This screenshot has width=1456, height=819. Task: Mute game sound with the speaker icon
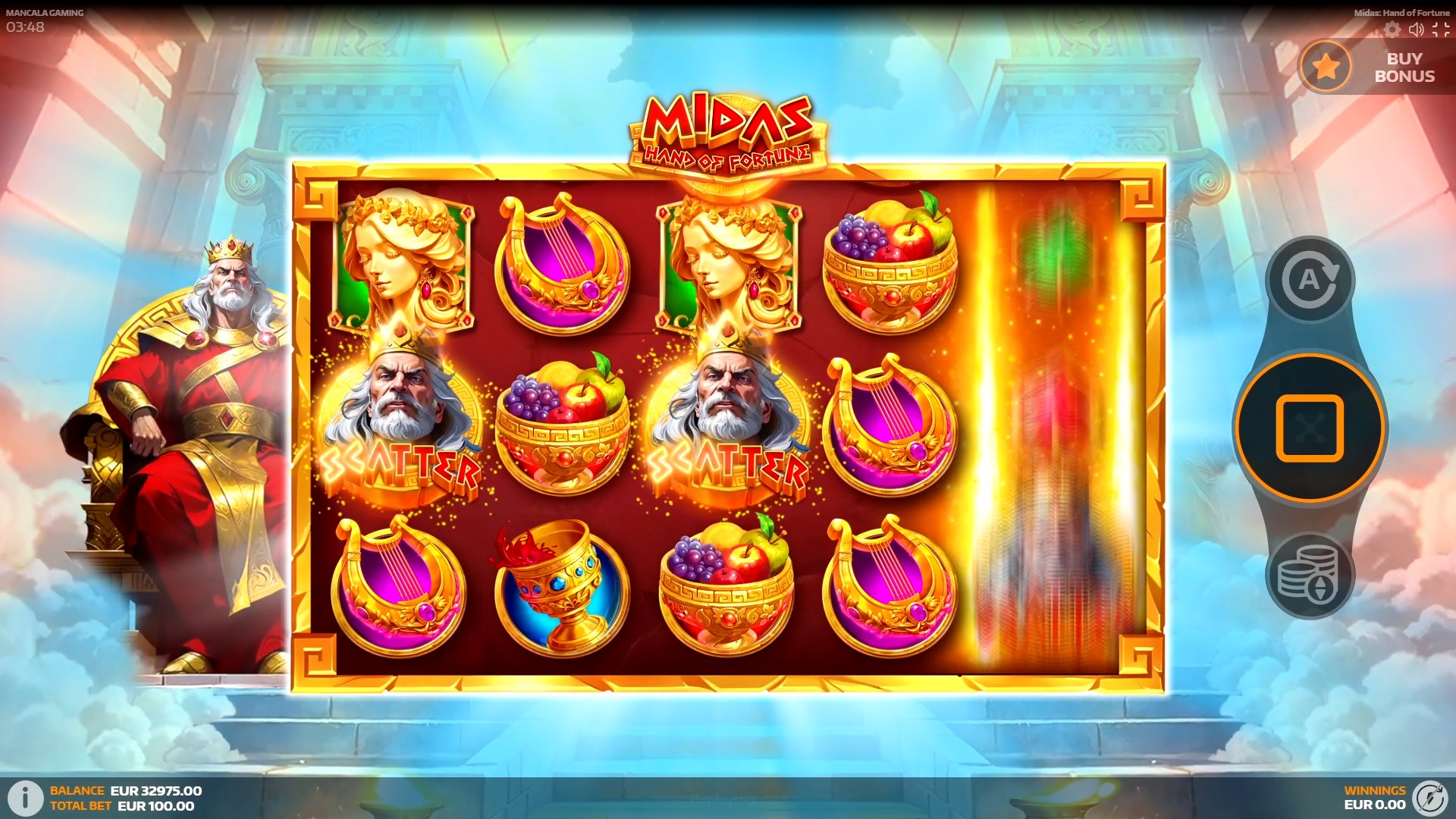coord(1415,31)
